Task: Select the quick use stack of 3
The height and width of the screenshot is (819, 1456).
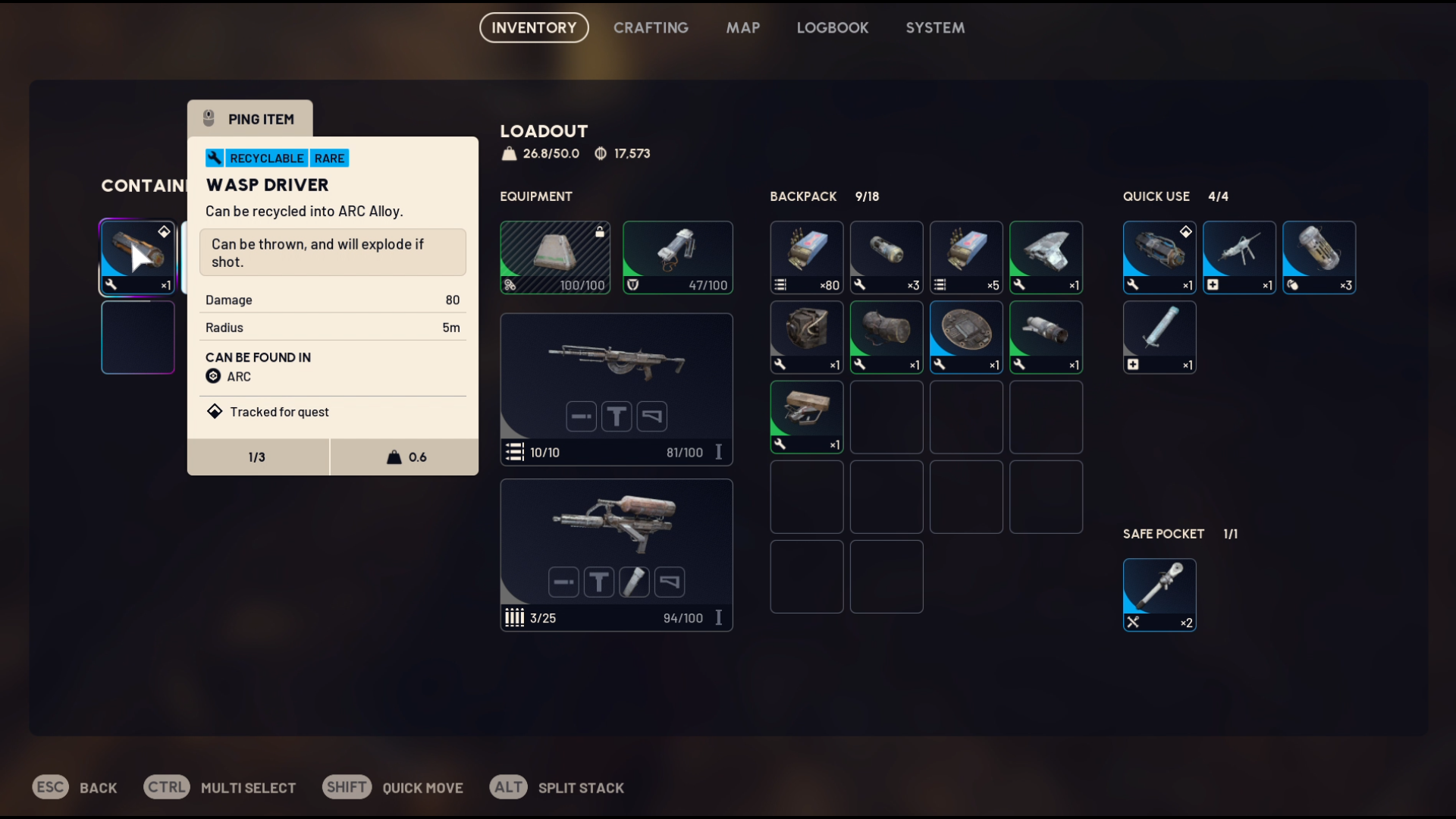Action: 1318,257
